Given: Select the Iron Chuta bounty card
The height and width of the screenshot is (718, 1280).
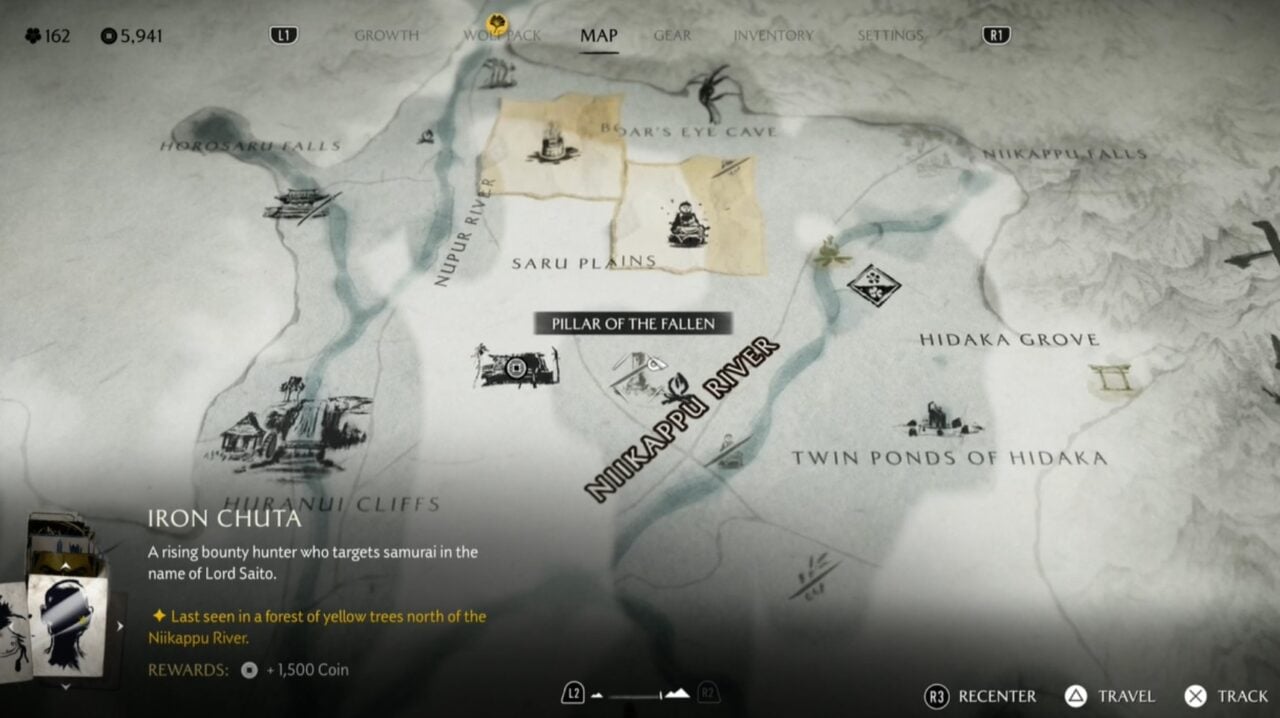Looking at the screenshot, I should (67, 624).
